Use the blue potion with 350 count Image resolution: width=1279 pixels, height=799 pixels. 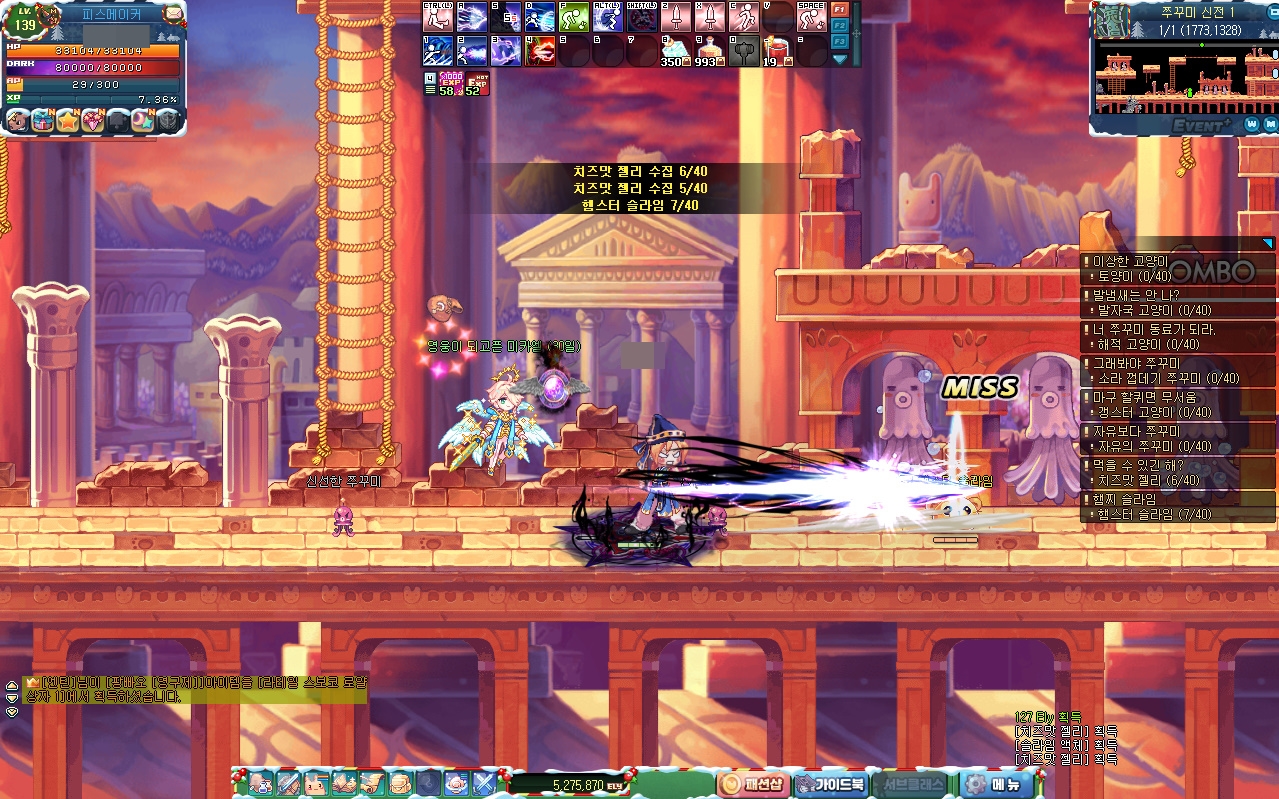tap(675, 50)
